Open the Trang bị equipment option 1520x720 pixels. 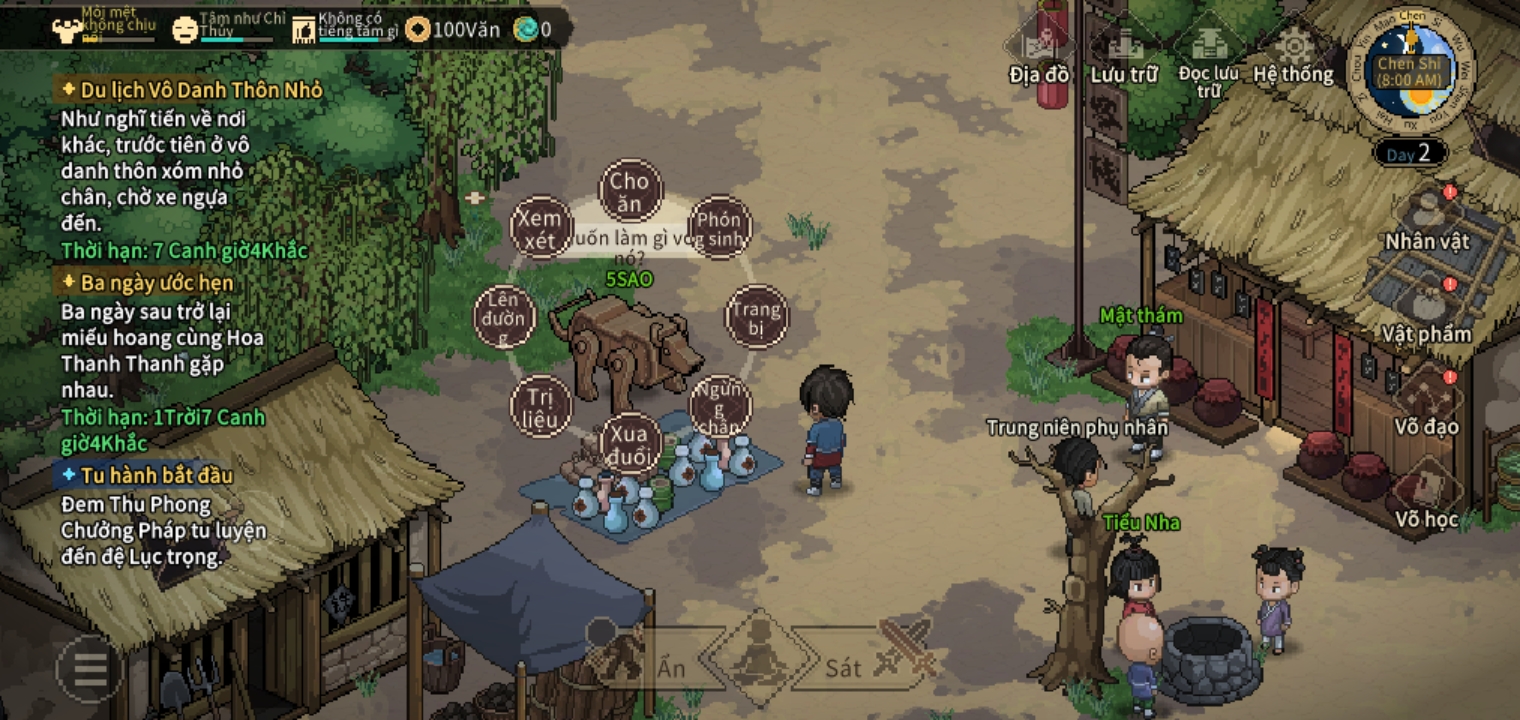click(756, 317)
